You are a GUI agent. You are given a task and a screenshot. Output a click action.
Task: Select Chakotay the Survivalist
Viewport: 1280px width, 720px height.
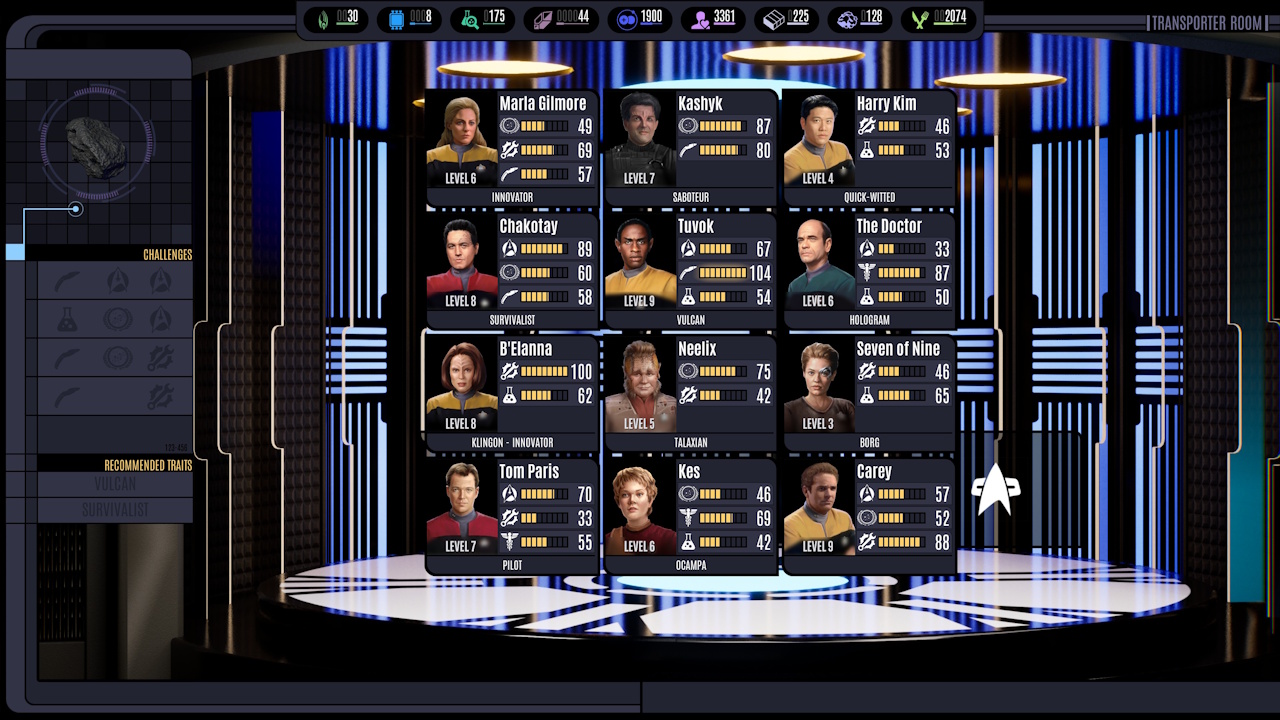coord(512,271)
